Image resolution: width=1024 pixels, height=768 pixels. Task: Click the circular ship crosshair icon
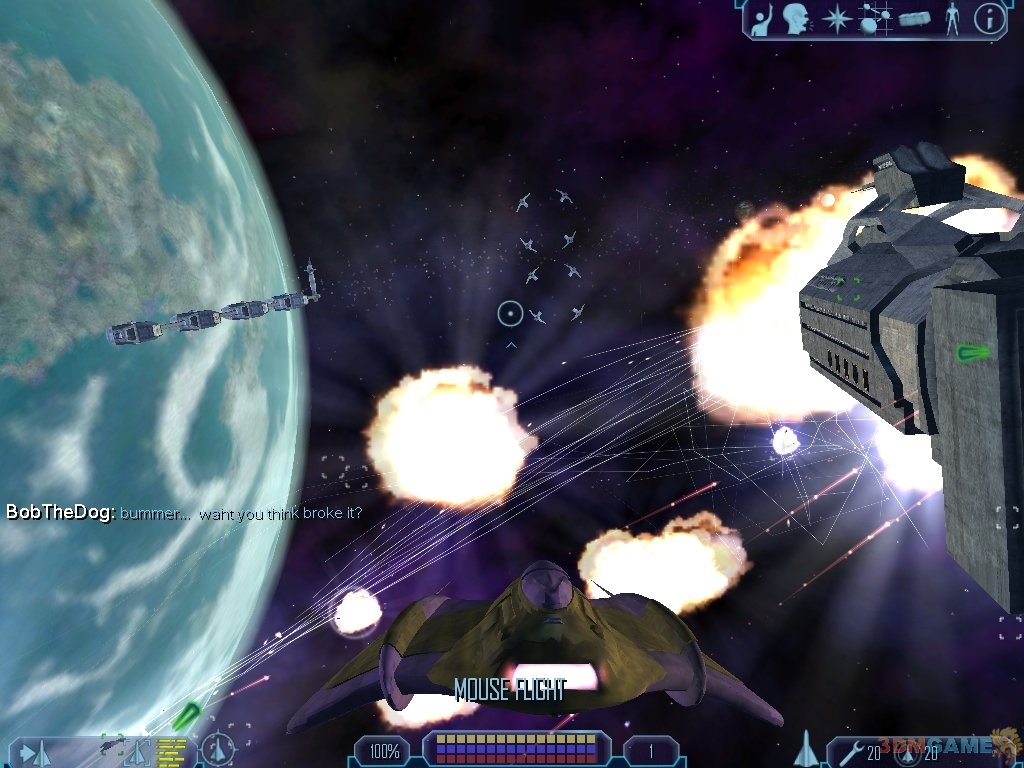point(217,749)
